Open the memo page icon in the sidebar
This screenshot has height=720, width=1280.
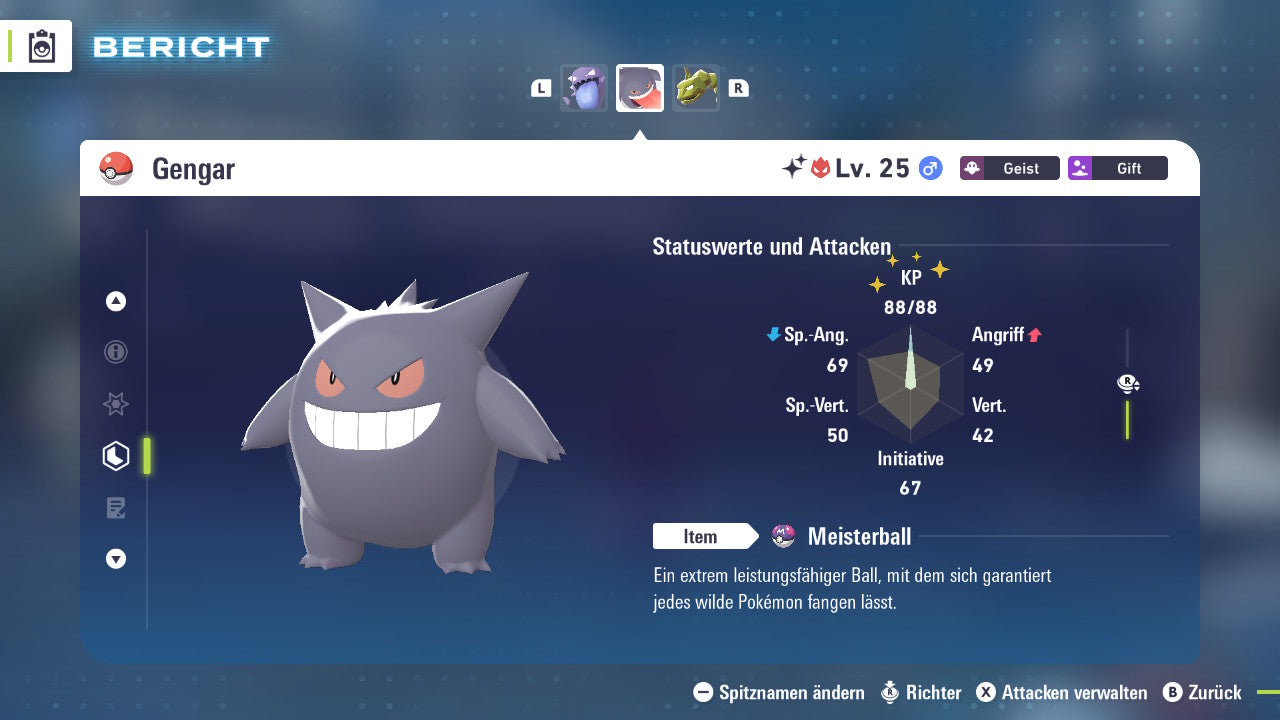[116, 508]
